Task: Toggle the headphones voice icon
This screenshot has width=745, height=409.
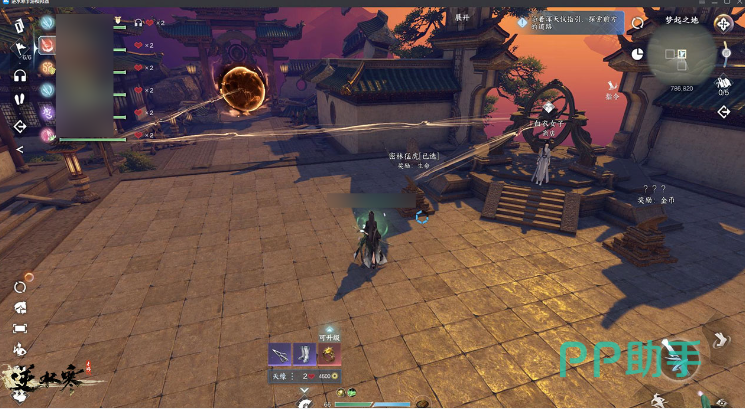Action: click(20, 75)
